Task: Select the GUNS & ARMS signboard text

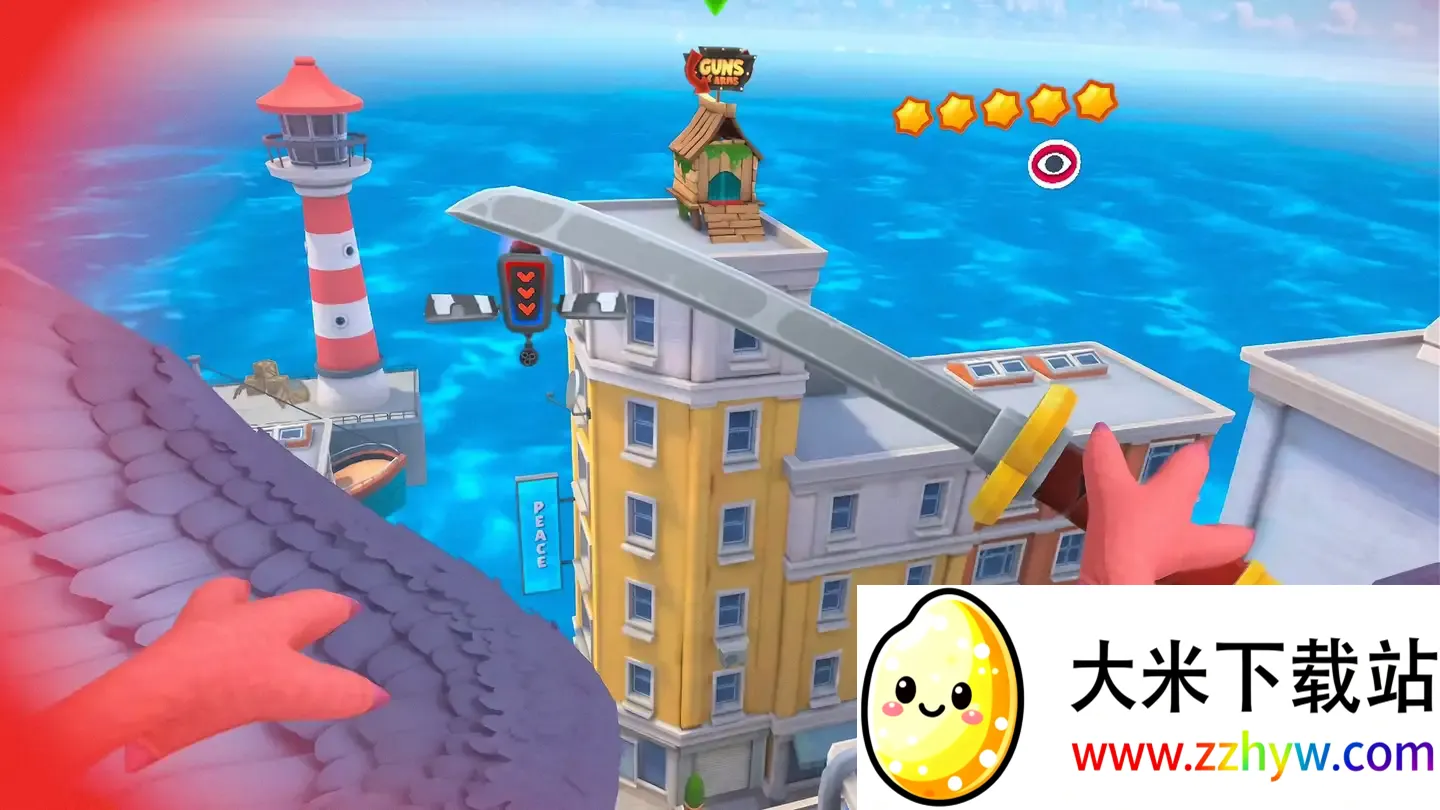Action: 722,67
